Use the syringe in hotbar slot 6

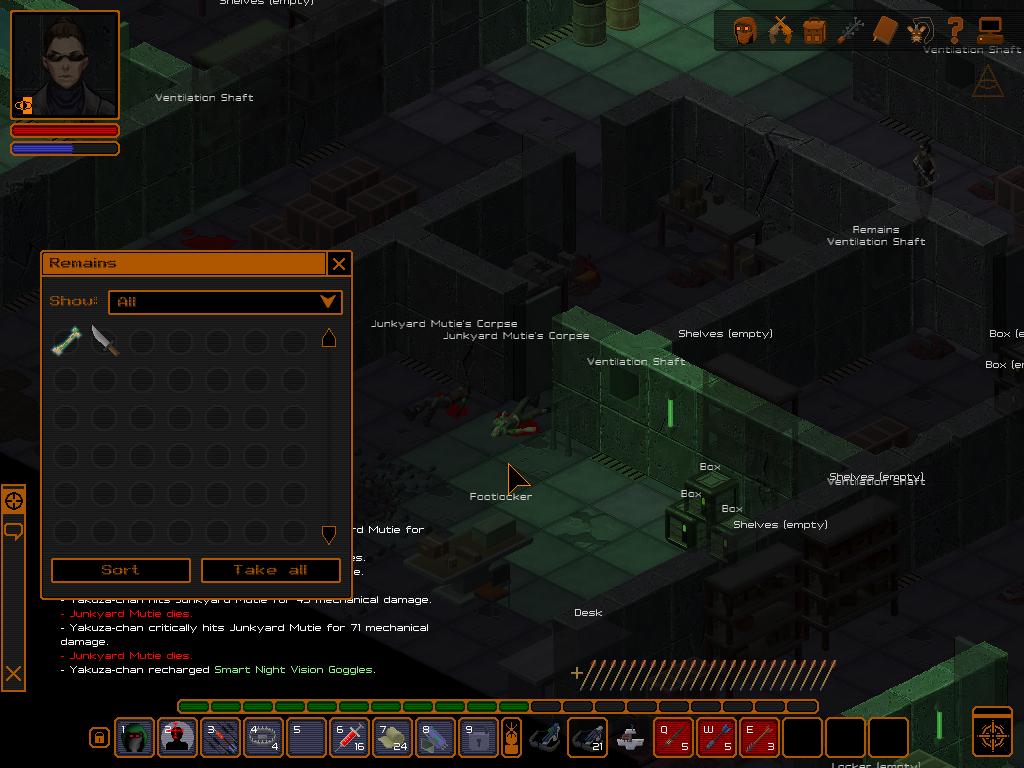point(349,738)
